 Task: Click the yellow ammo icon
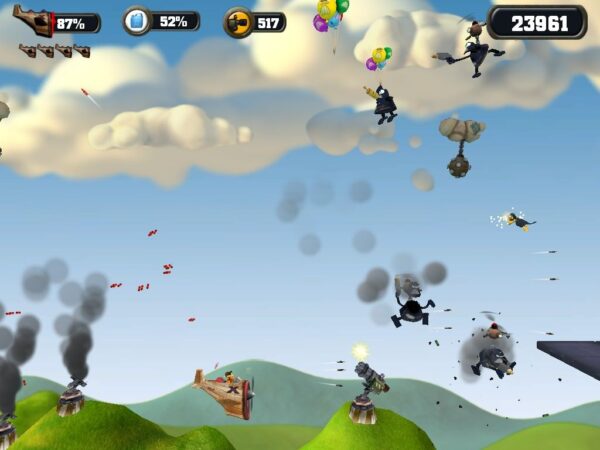237,21
